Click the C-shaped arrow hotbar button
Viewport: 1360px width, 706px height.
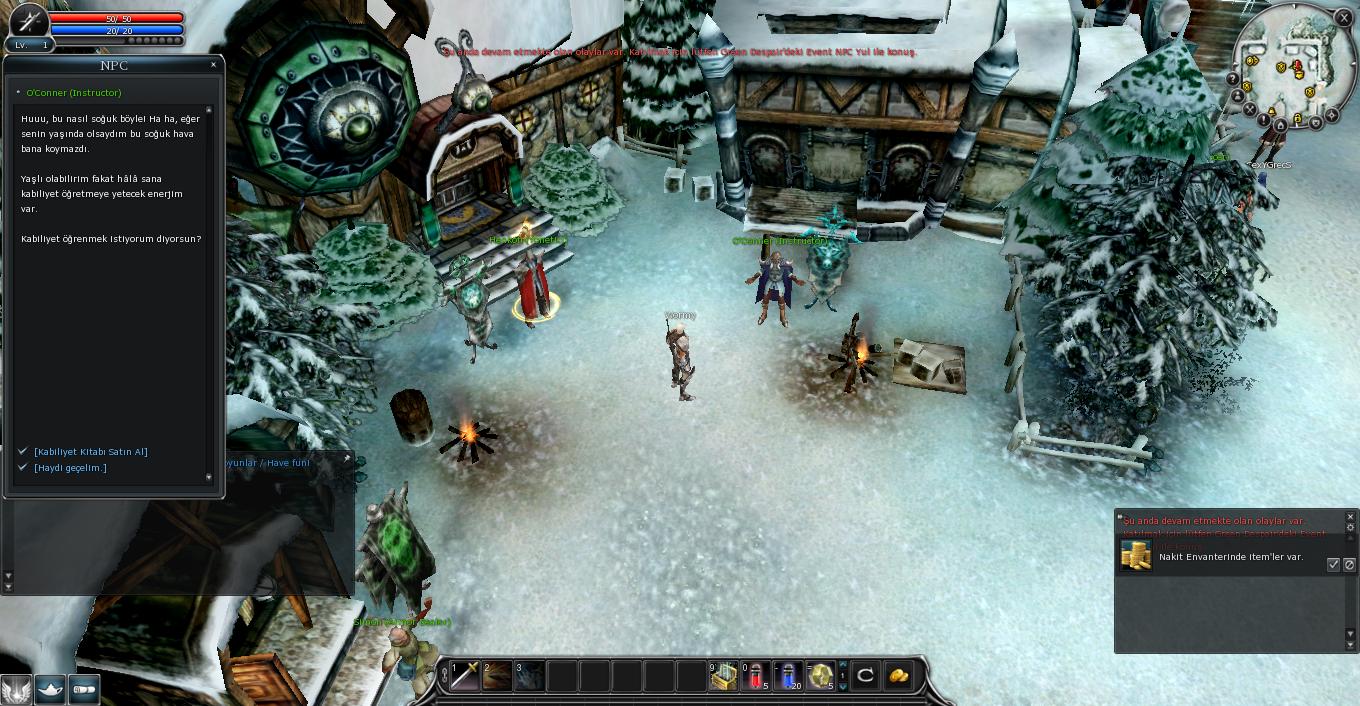tap(866, 676)
